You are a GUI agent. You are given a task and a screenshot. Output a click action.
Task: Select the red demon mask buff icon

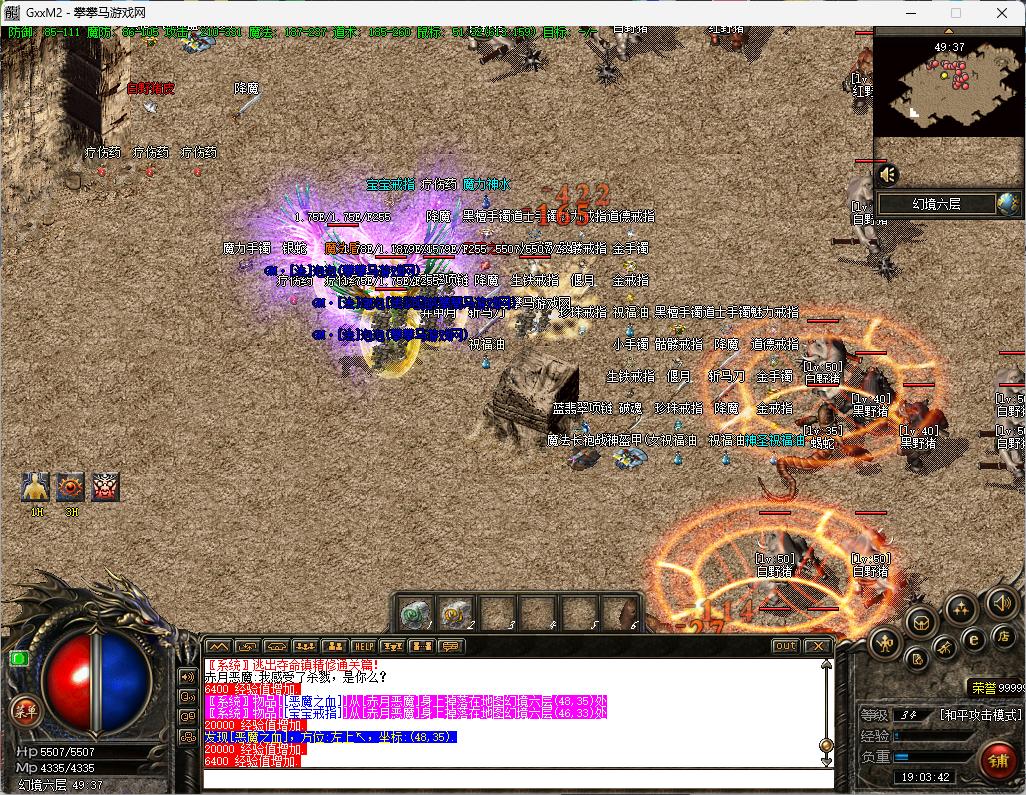point(105,486)
